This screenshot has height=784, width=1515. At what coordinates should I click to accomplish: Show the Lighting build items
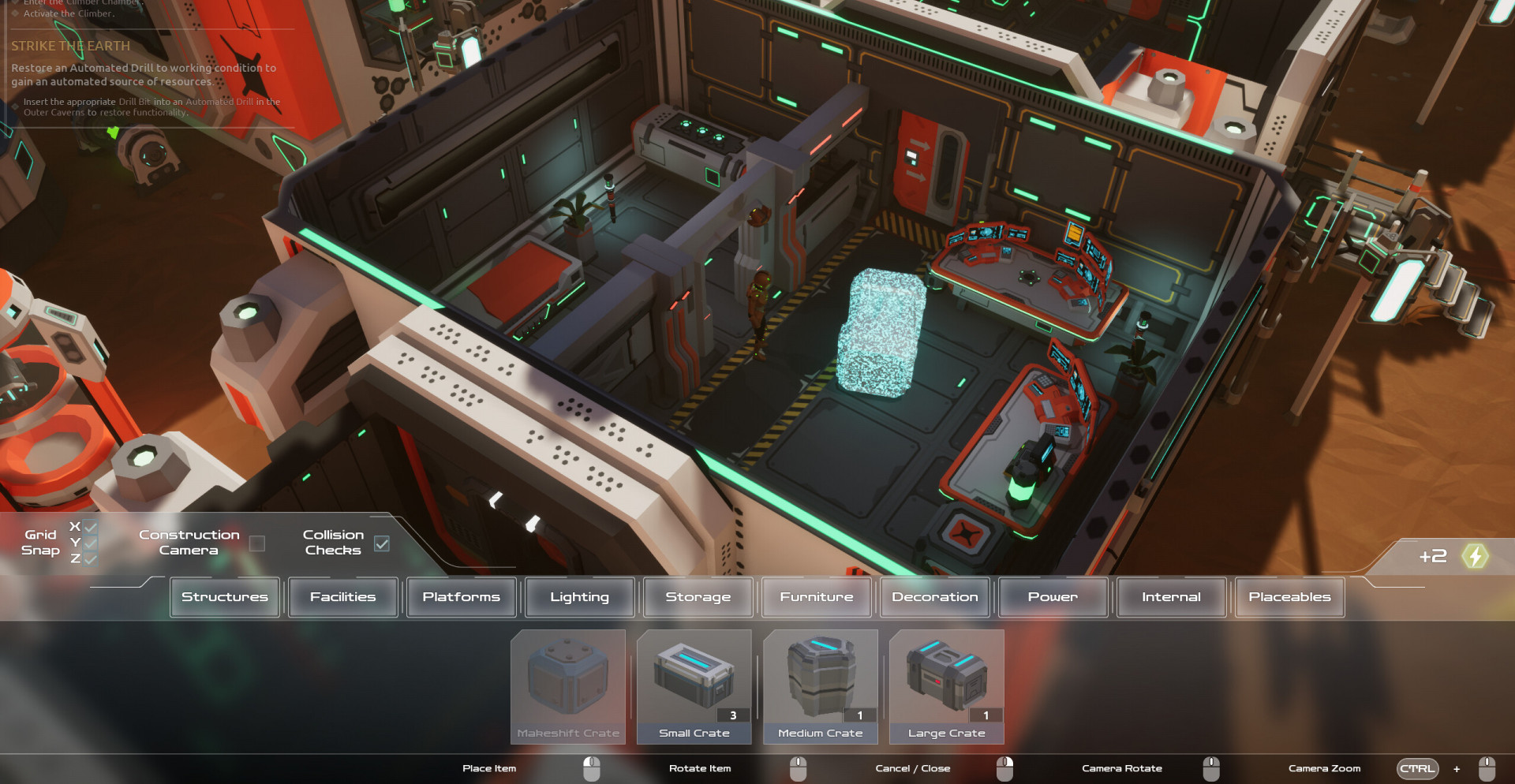580,597
